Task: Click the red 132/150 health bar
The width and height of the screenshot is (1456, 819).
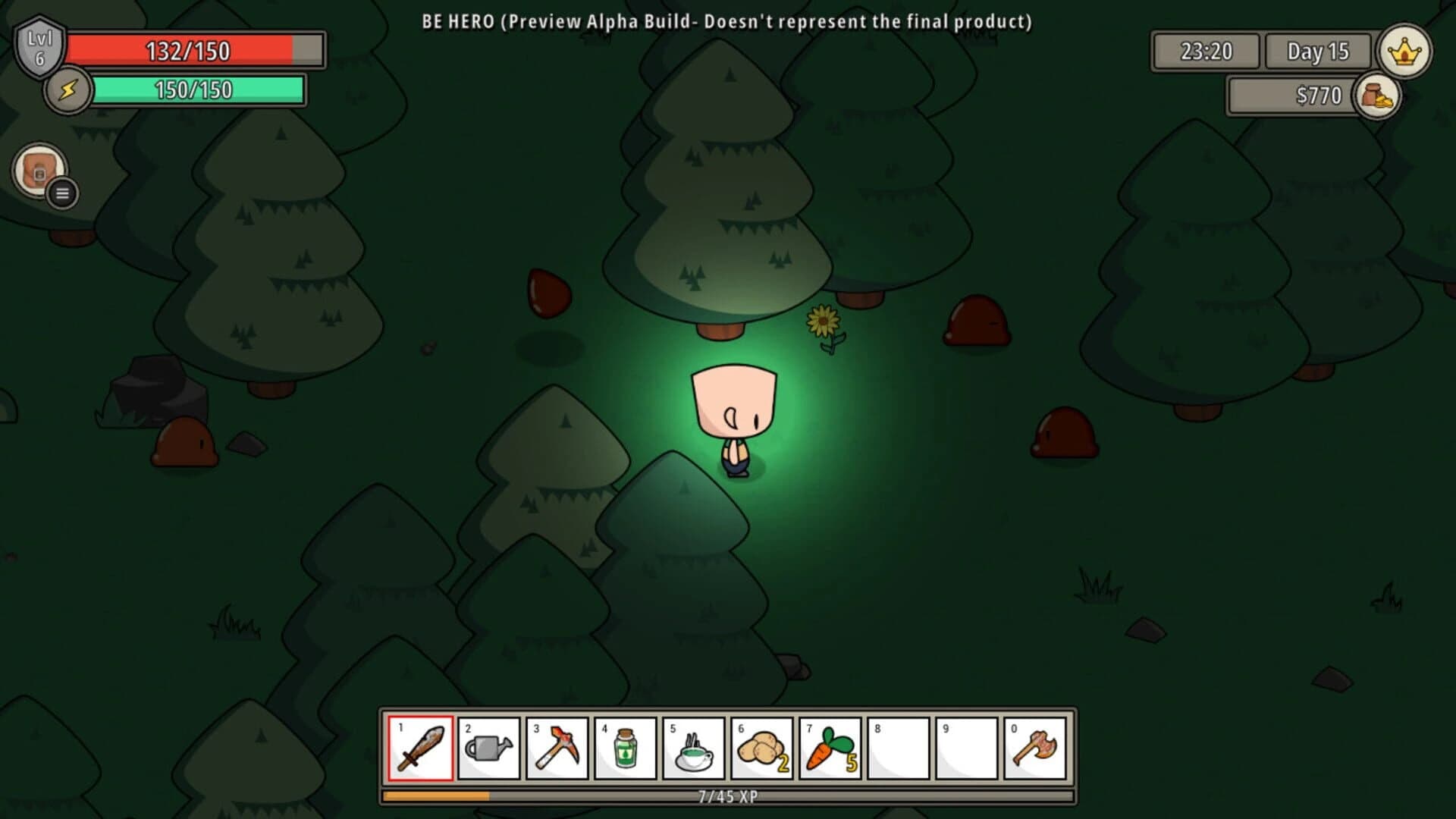Action: pos(190,51)
